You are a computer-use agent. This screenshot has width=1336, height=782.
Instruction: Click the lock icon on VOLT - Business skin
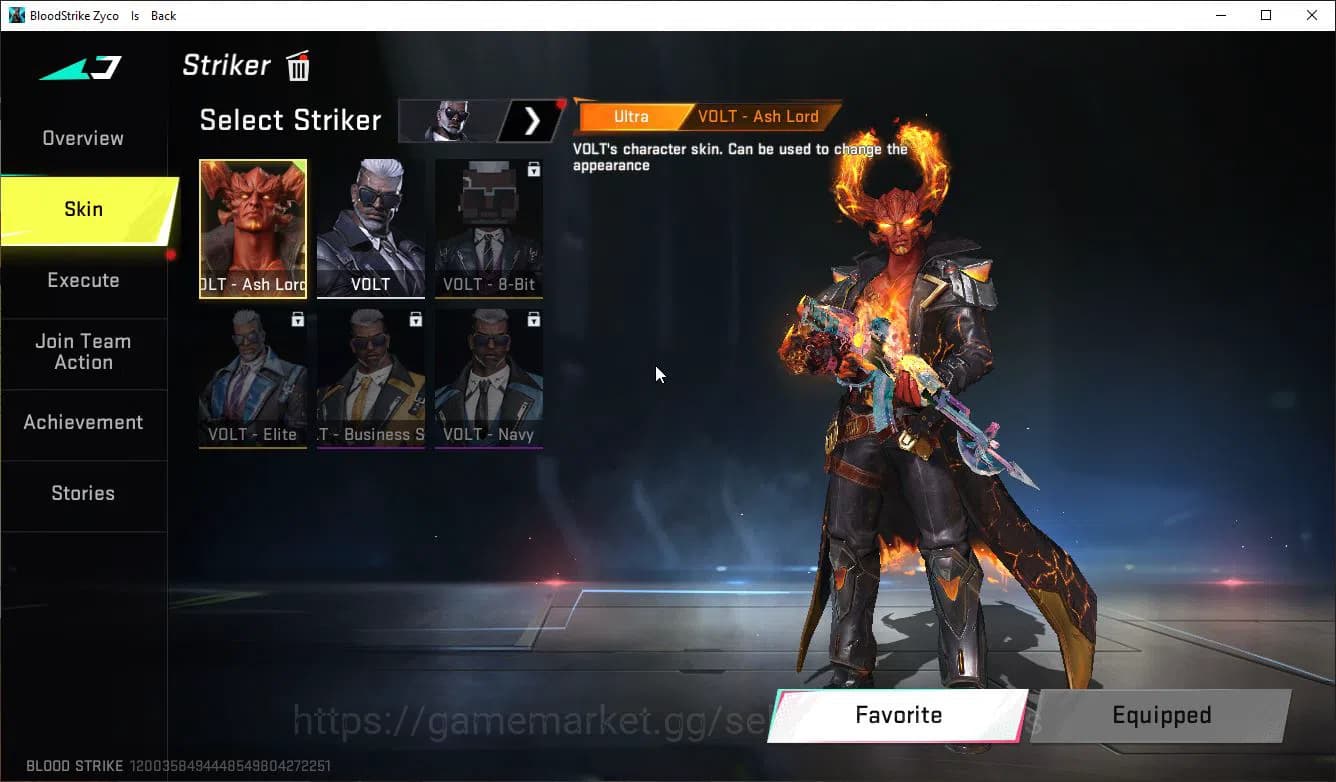[416, 319]
